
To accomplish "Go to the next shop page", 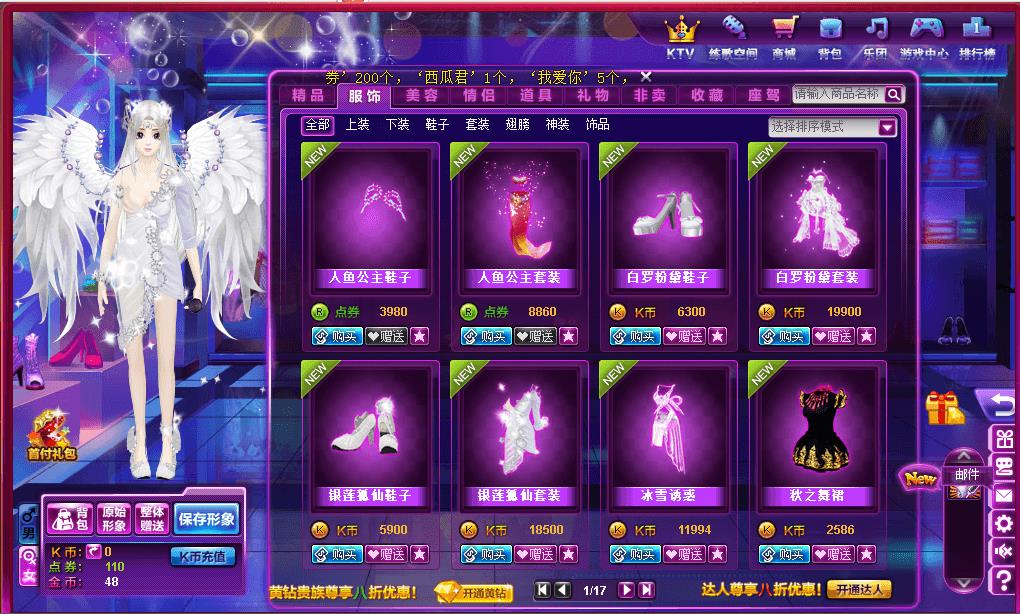I will click(x=626, y=590).
